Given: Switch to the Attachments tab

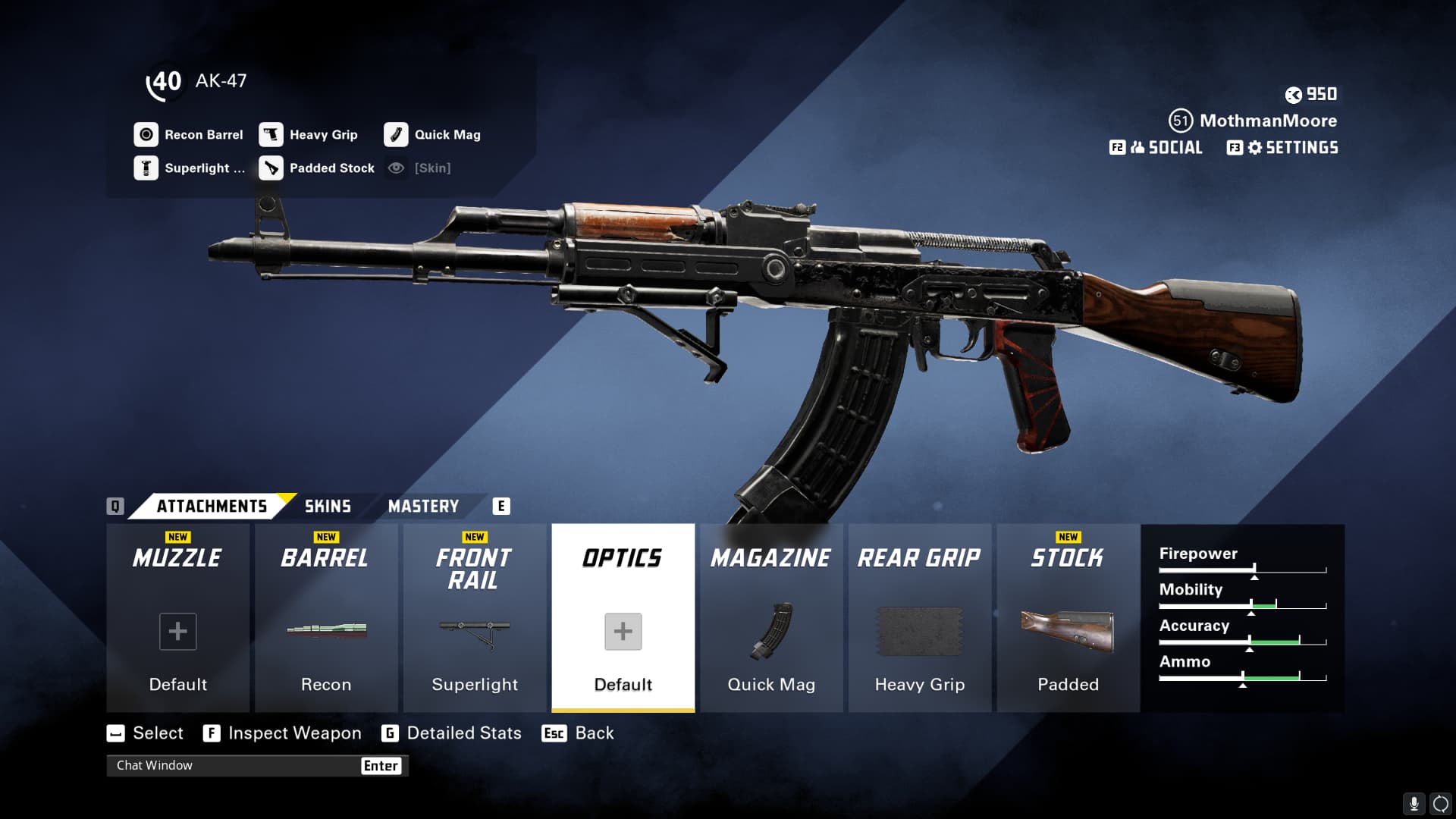Looking at the screenshot, I should pyautogui.click(x=212, y=506).
